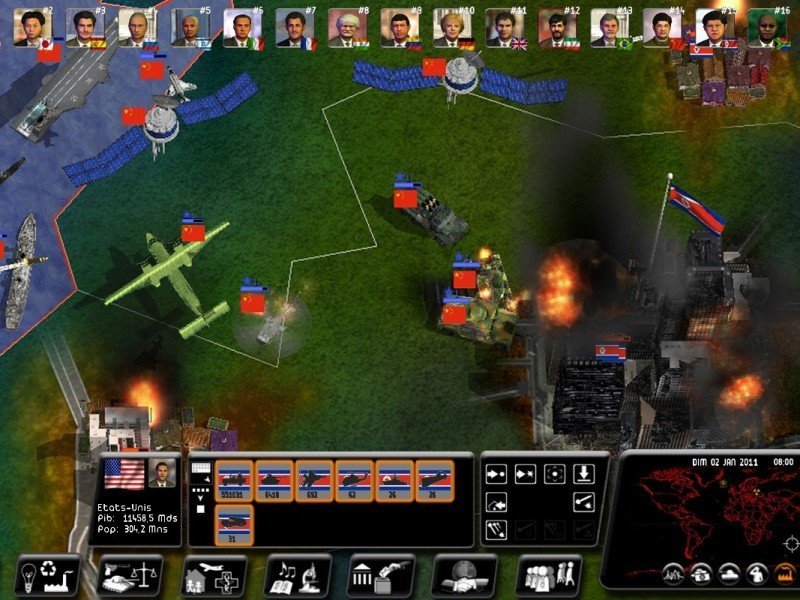800x600 pixels.
Task: Activate the circular target unit command
Action: point(554,473)
